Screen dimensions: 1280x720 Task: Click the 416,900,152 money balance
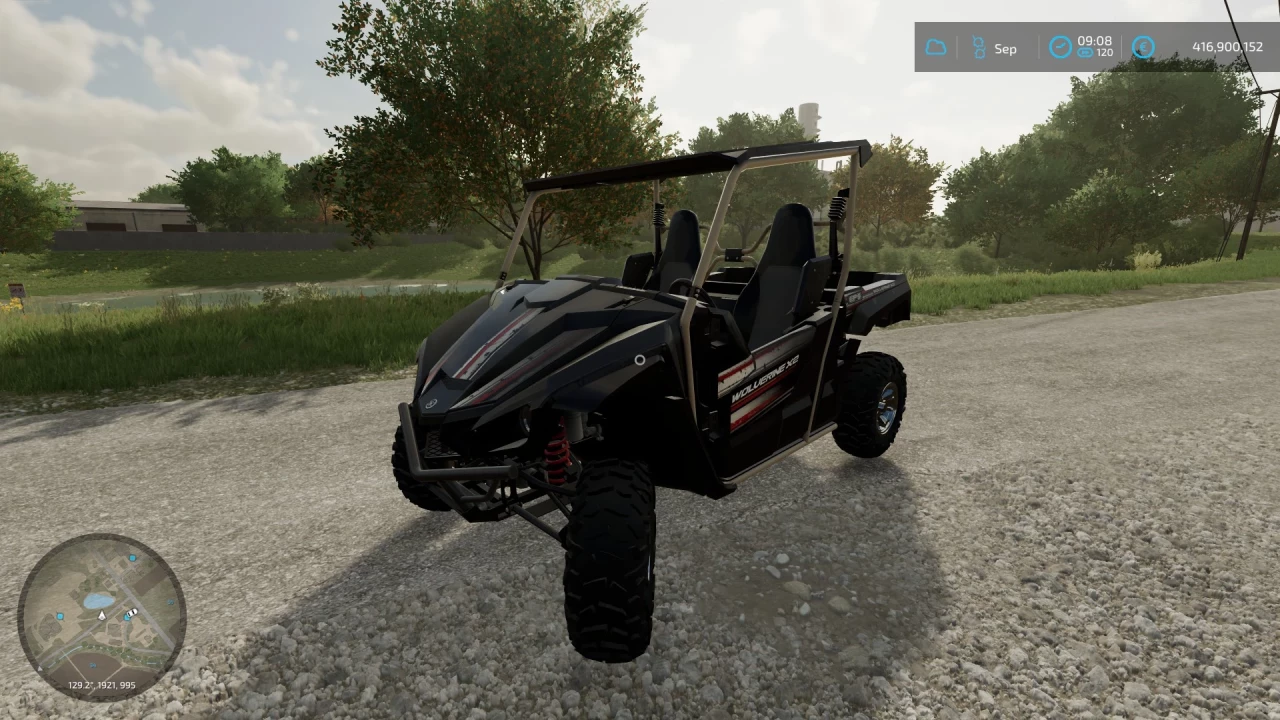click(1228, 47)
